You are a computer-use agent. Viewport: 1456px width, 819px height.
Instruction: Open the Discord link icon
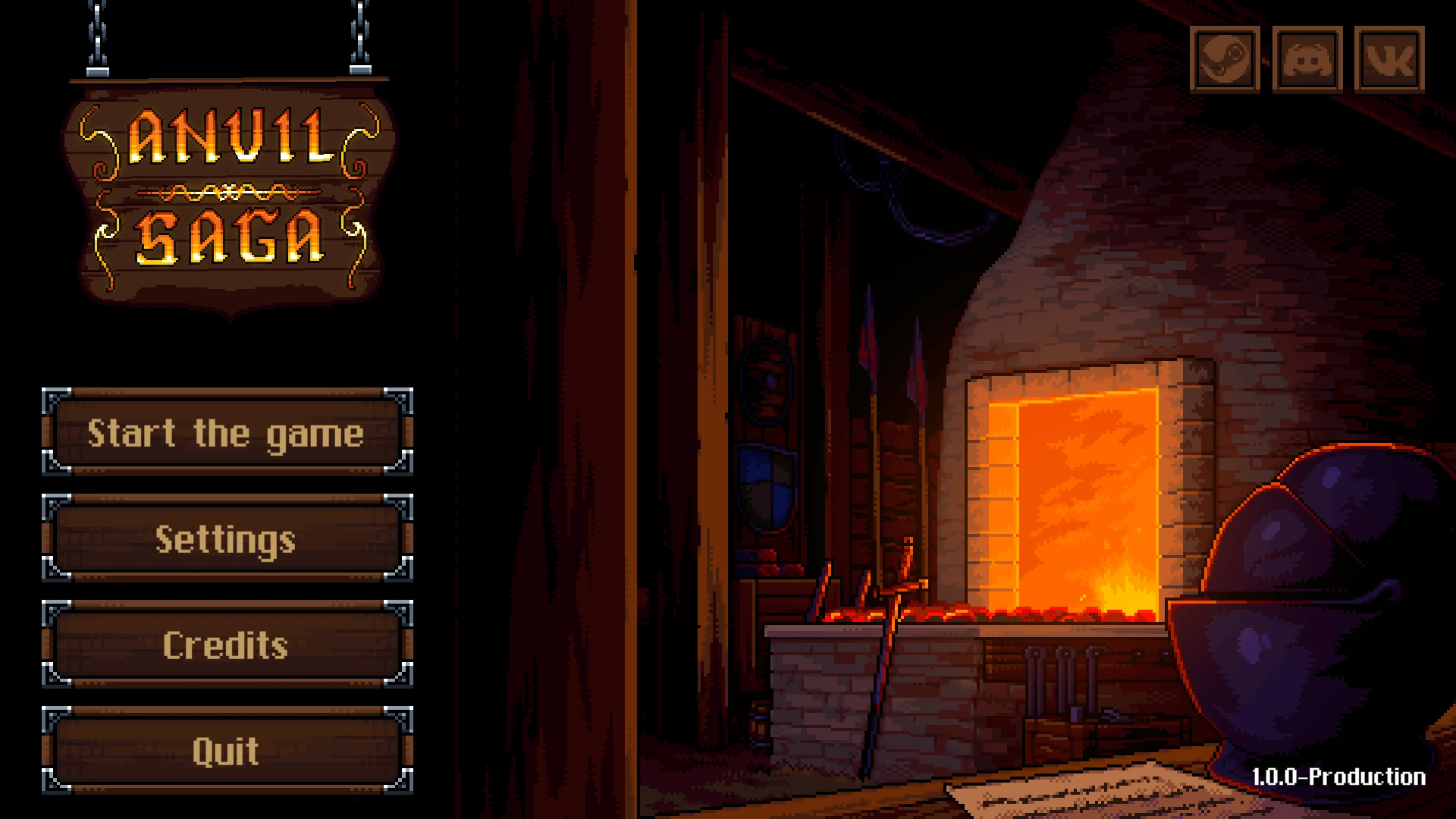click(x=1307, y=59)
